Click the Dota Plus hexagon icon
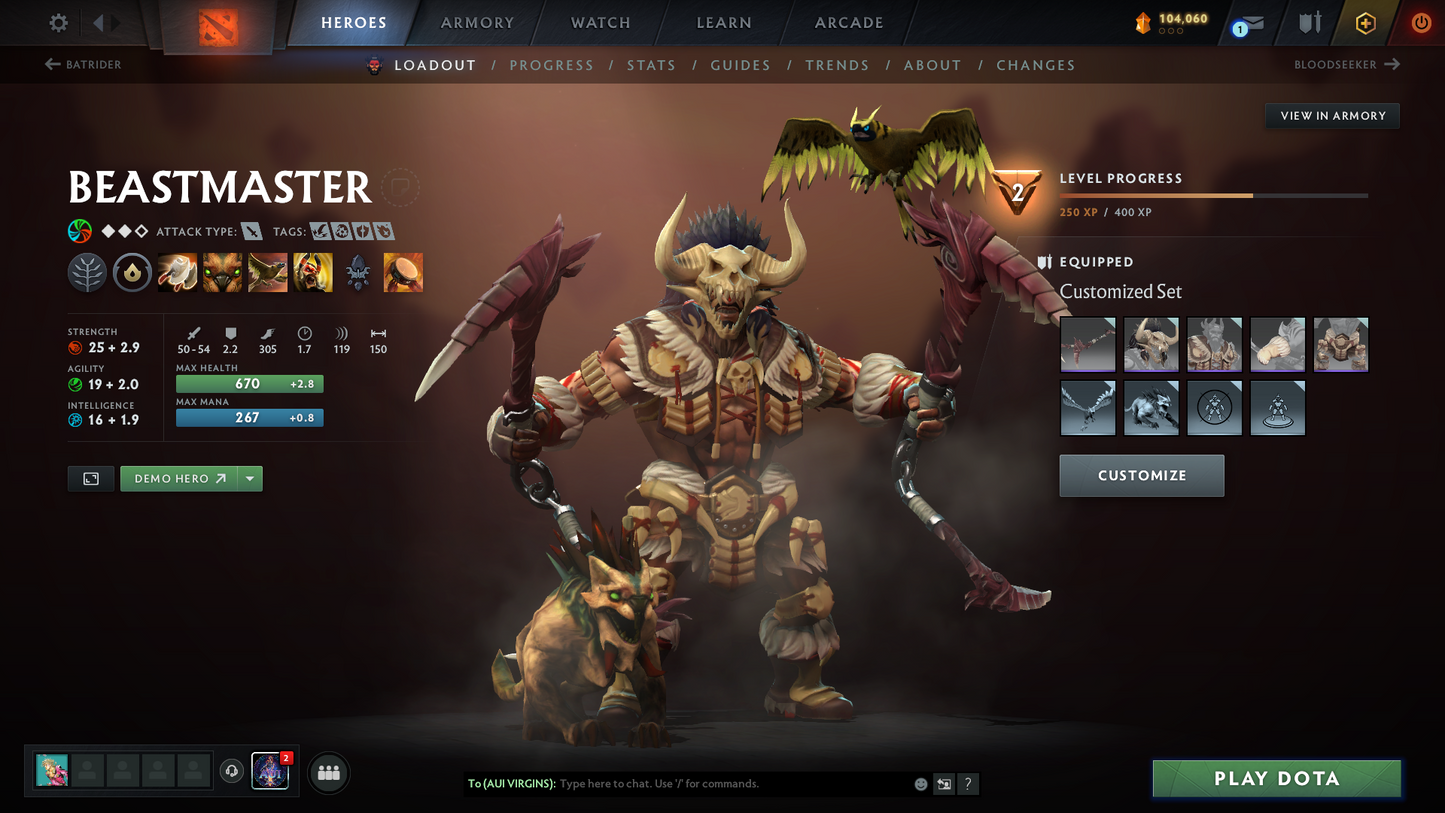Screen dimensions: 1445x813 (x=1367, y=22)
